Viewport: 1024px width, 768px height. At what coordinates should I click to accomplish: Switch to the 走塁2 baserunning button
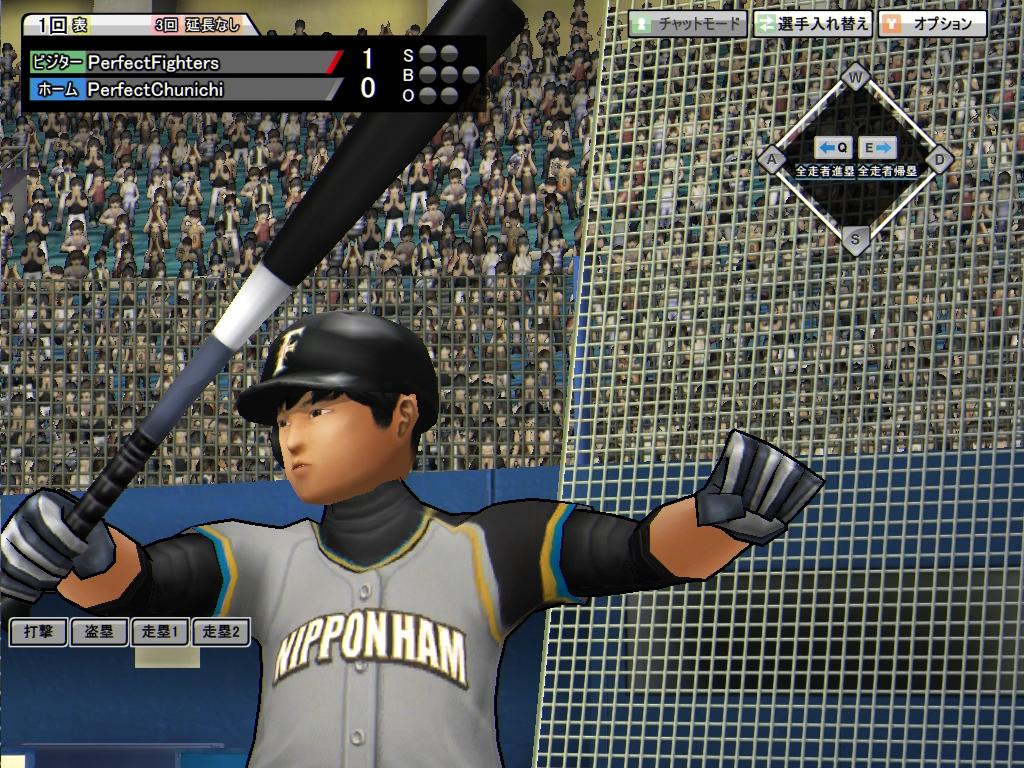click(221, 632)
